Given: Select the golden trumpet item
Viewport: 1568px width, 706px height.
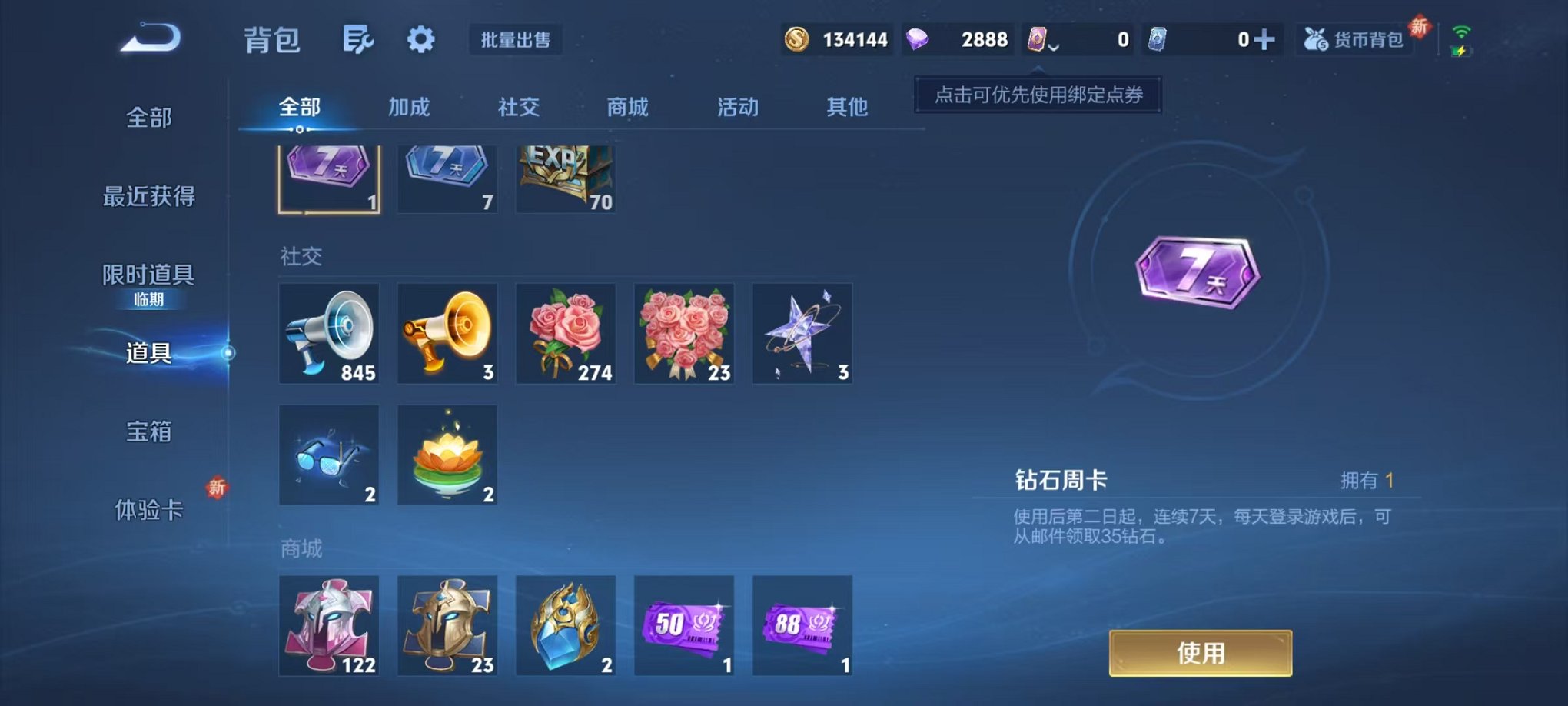Looking at the screenshot, I should 447,334.
